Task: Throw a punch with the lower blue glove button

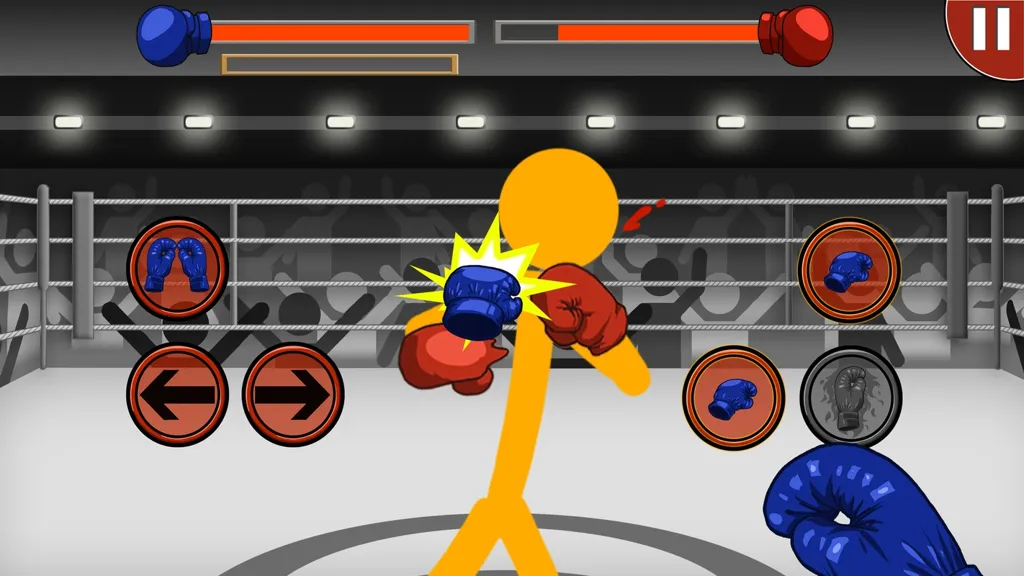Action: 733,397
